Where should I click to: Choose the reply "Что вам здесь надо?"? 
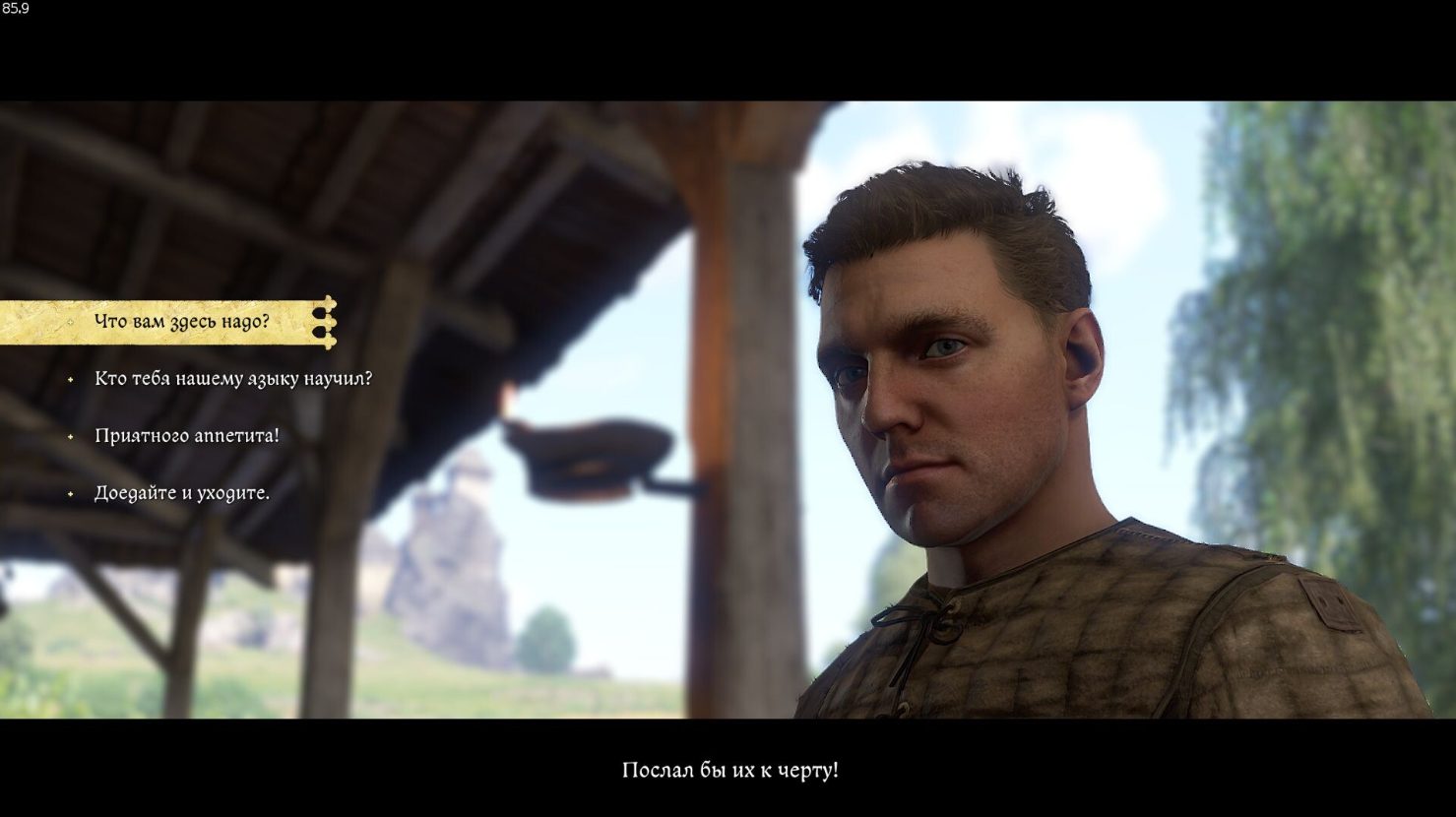point(181,322)
